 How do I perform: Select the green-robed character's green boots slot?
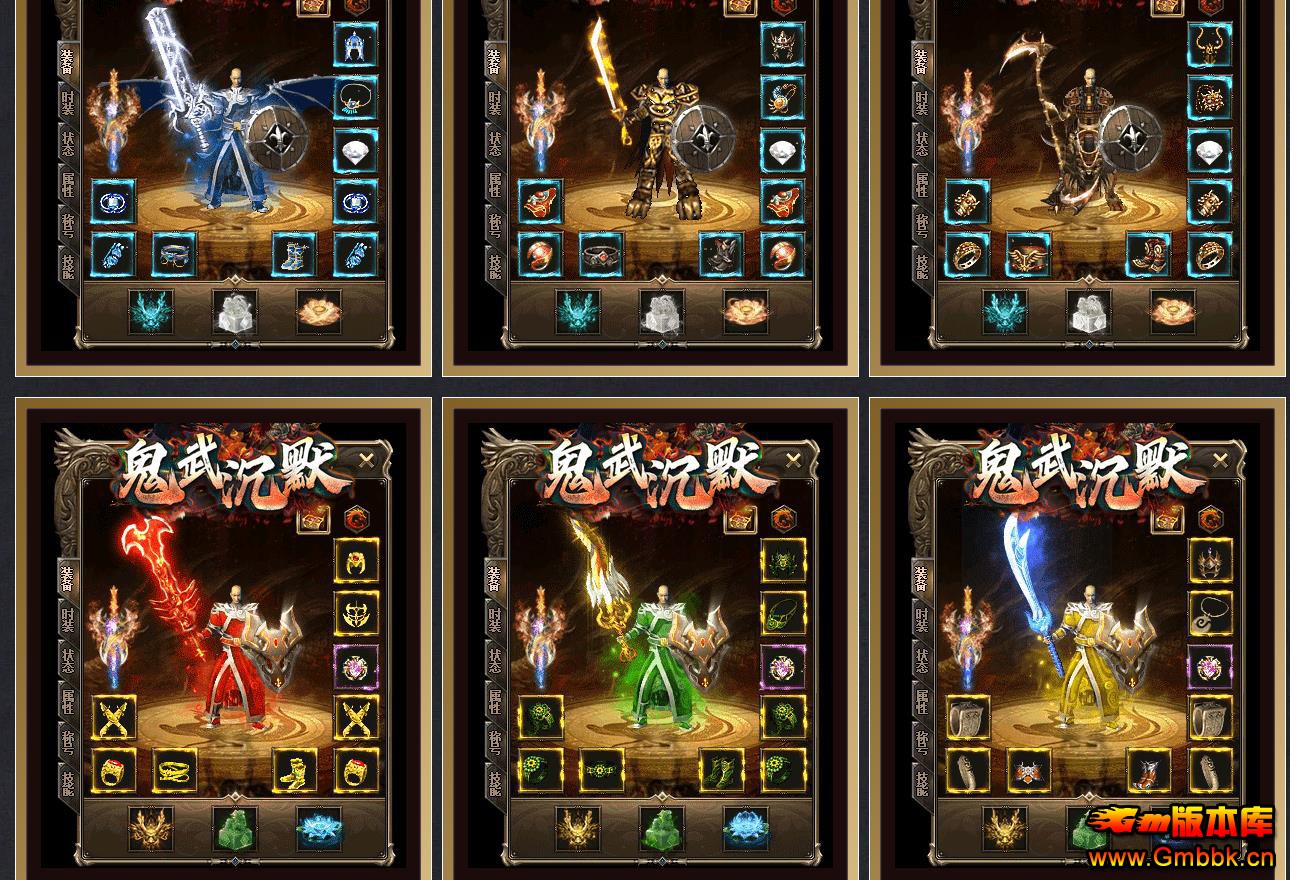pos(722,771)
